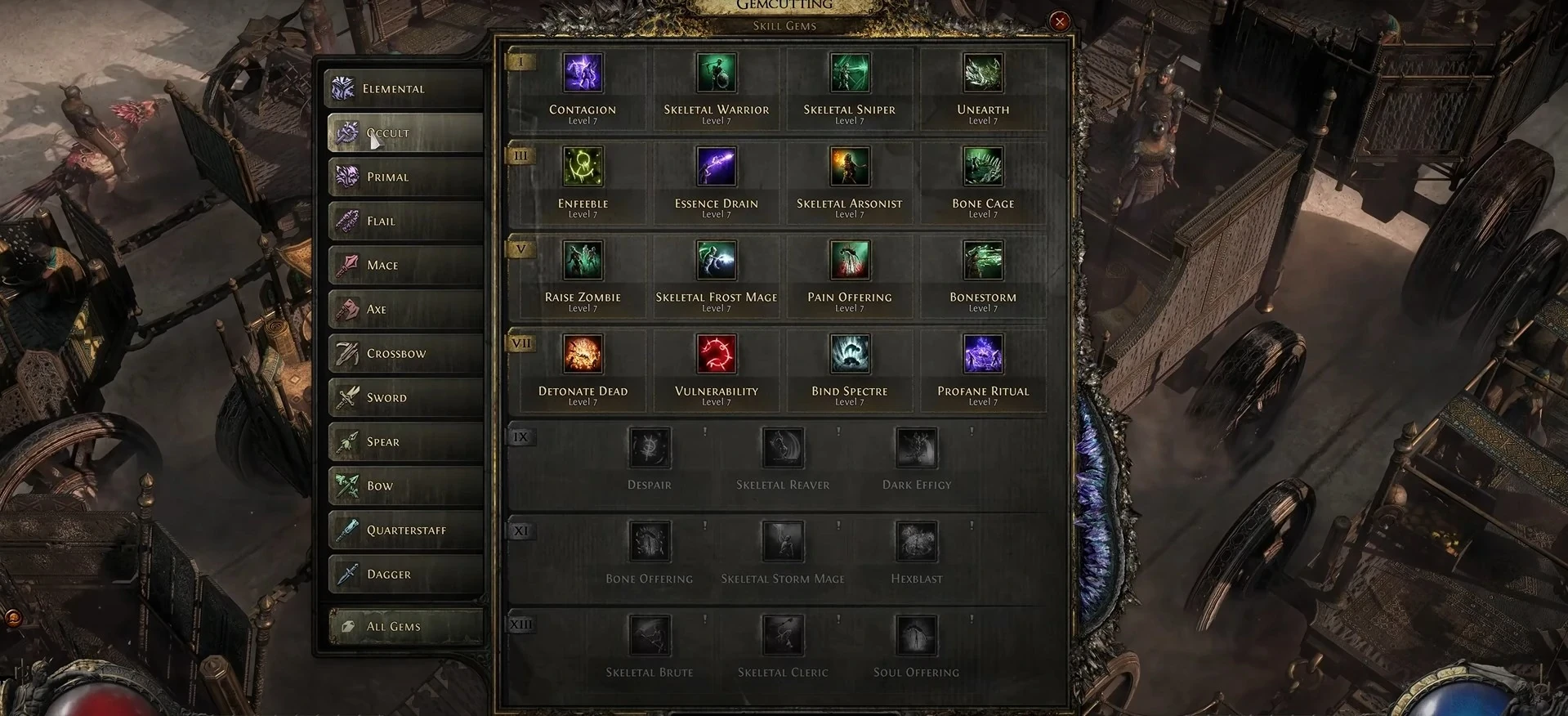This screenshot has width=1568, height=716.
Task: Pick the Vulnerability skill gem
Action: click(716, 354)
